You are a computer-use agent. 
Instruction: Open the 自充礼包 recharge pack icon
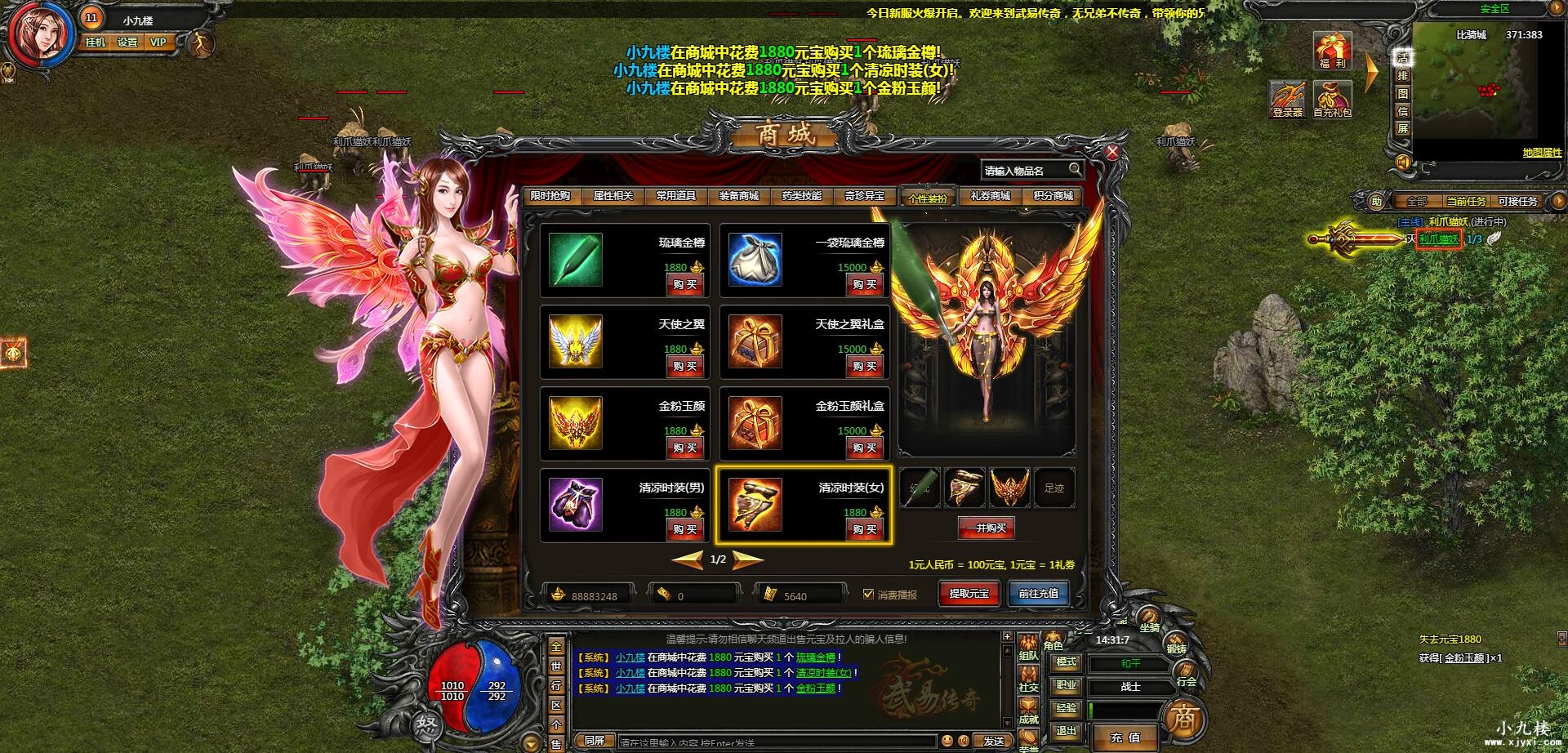(x=1332, y=99)
